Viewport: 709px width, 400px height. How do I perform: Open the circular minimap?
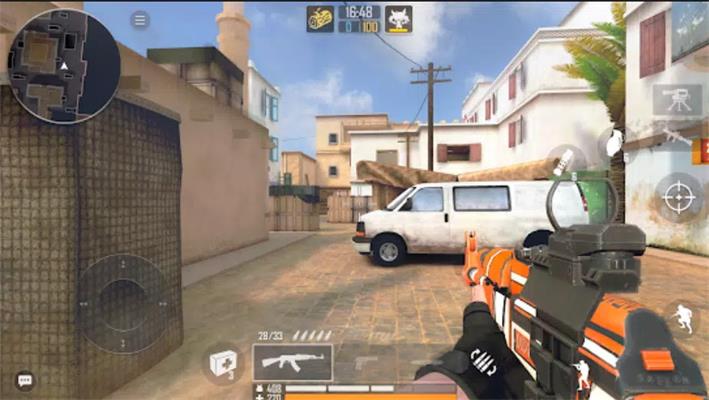point(63,65)
